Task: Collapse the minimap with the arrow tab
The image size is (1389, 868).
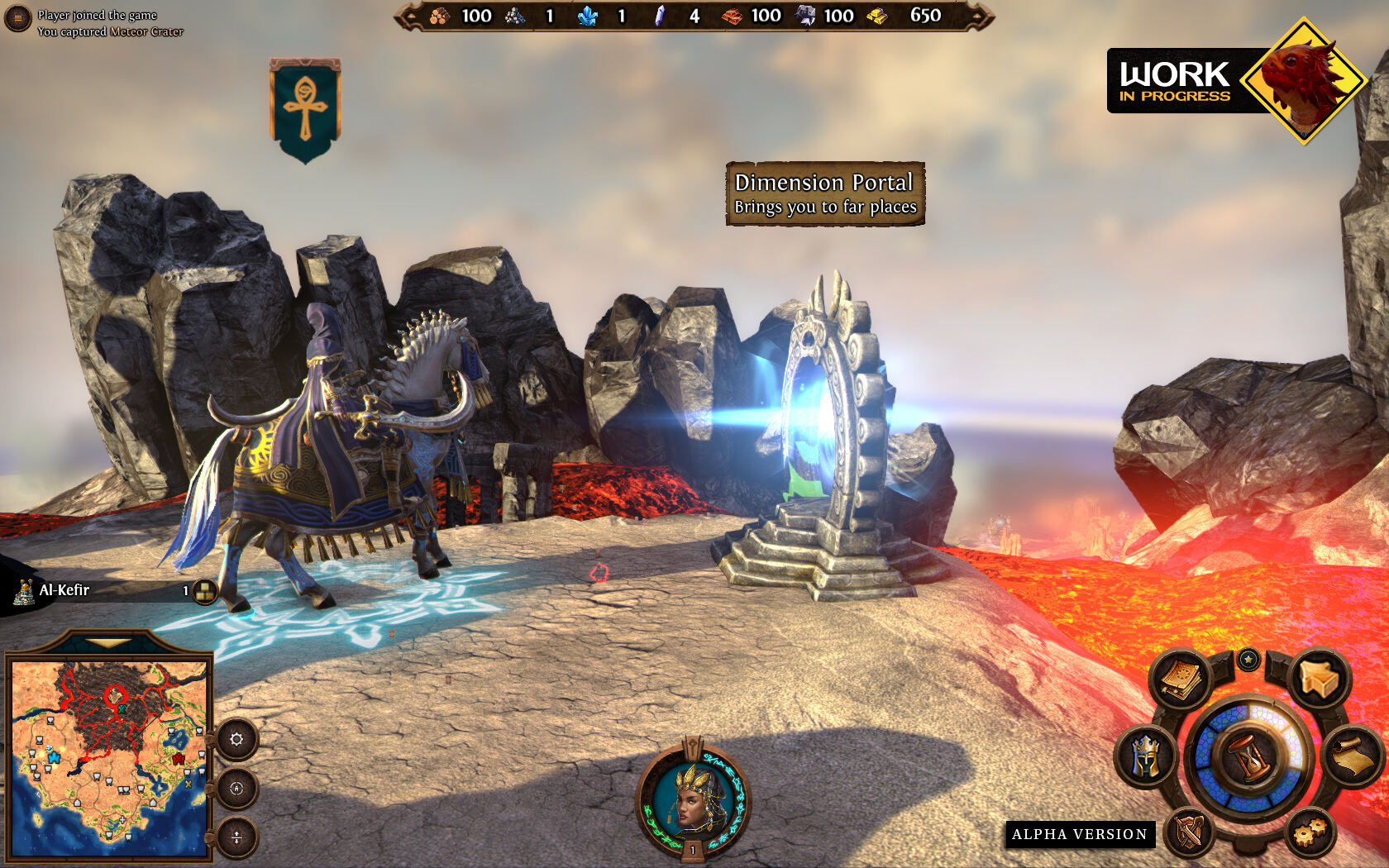Action: click(x=107, y=642)
